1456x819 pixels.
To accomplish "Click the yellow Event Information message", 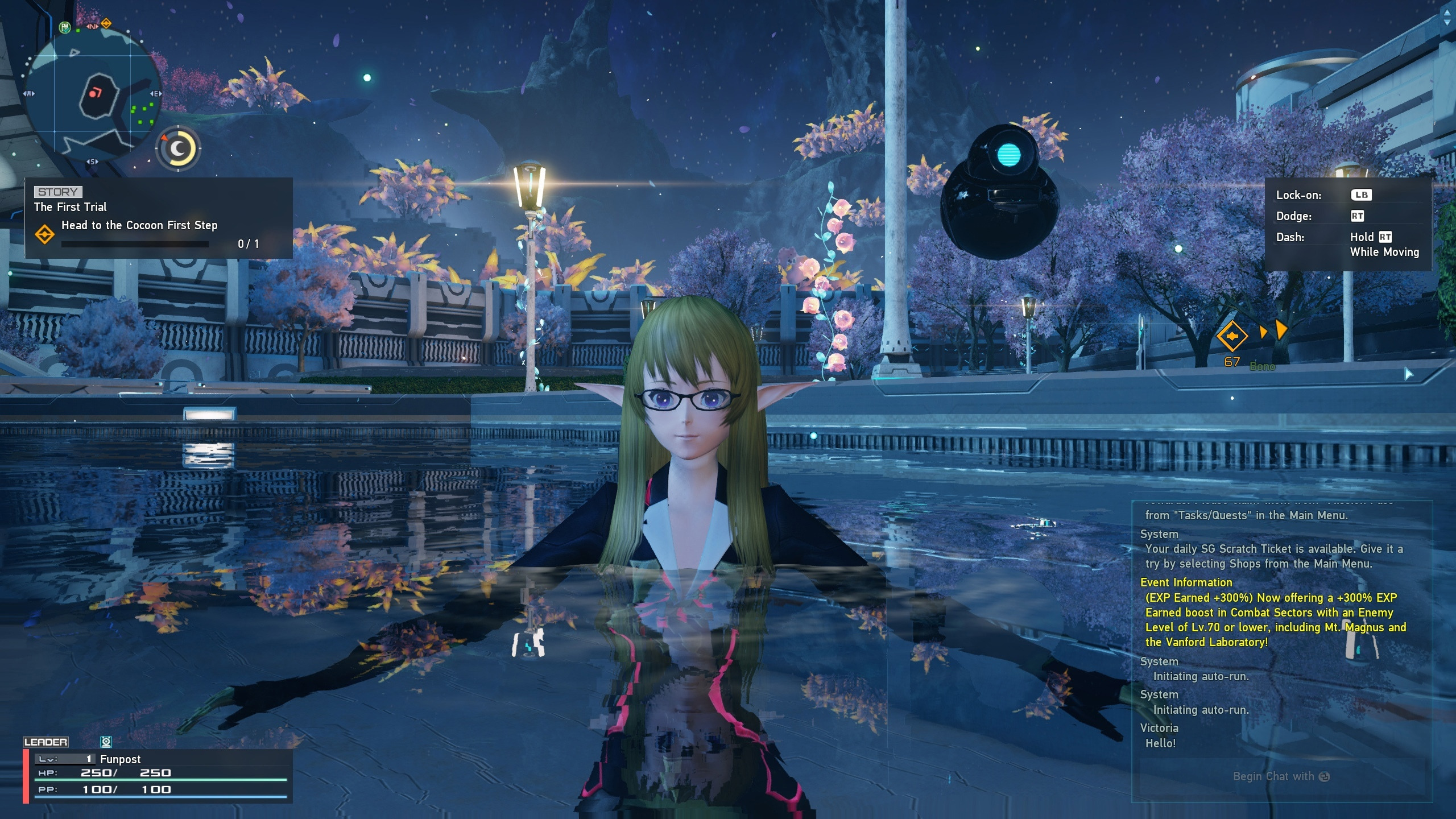I will tap(1274, 613).
